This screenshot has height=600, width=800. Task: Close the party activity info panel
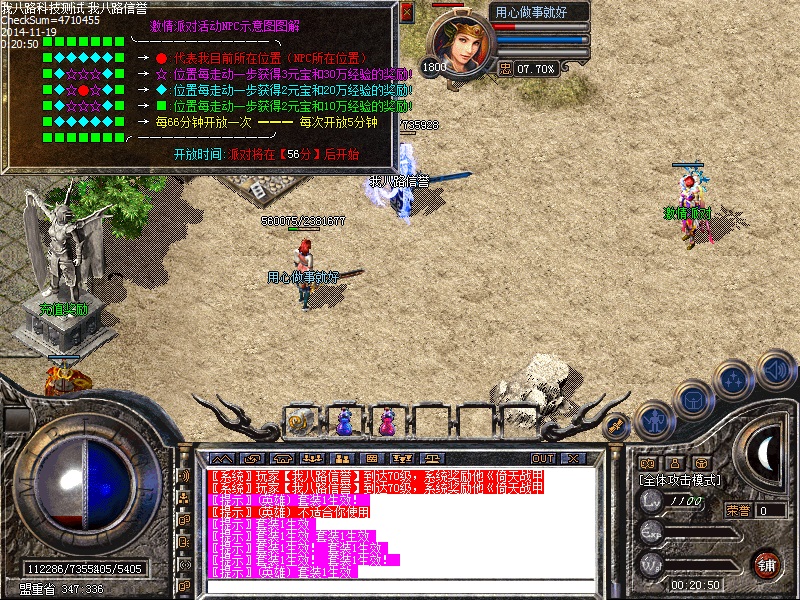(406, 12)
